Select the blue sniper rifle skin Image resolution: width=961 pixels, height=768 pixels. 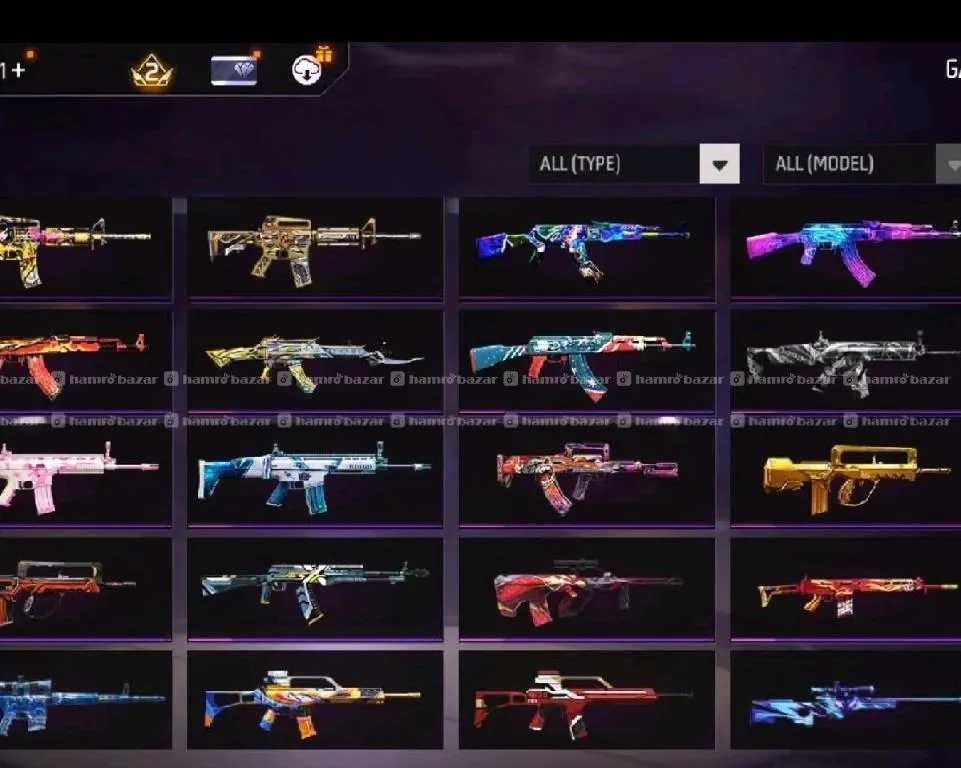848,700
